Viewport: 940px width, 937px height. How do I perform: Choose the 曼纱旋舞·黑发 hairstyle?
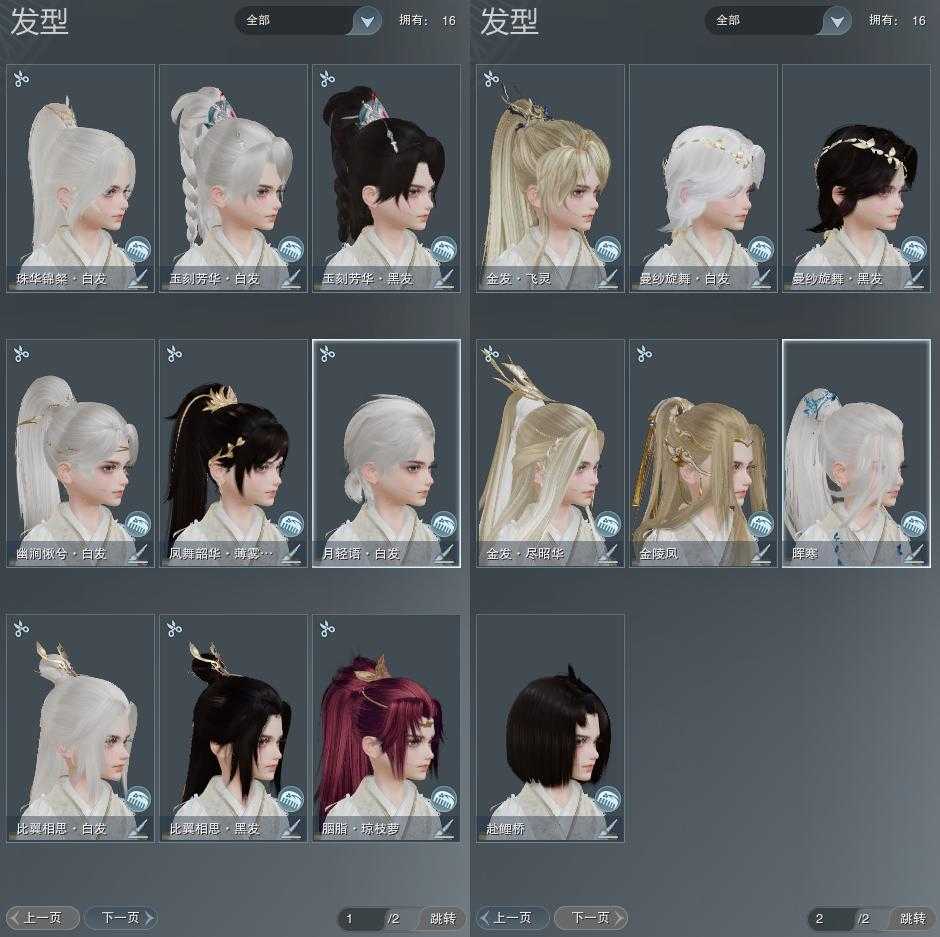coord(856,178)
